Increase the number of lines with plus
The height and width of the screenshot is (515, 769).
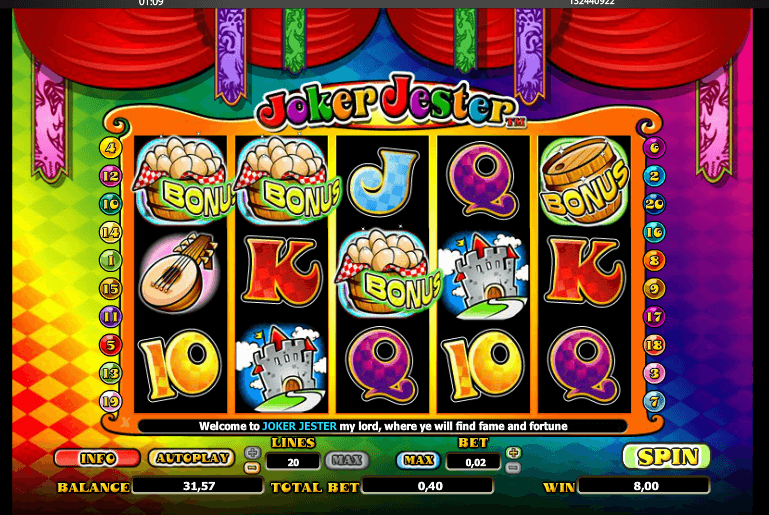pyautogui.click(x=252, y=452)
